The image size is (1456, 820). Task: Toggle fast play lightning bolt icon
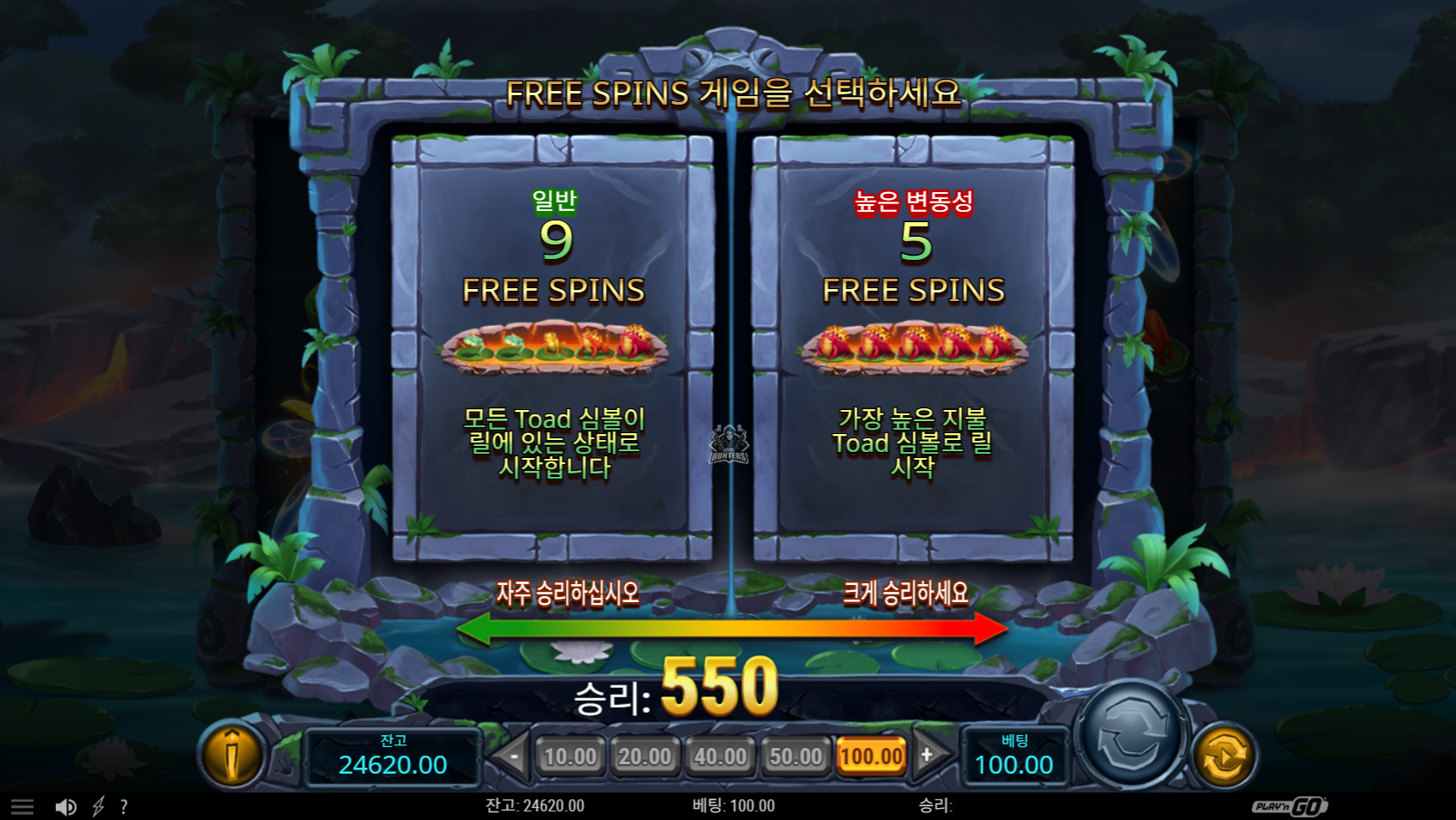(99, 806)
